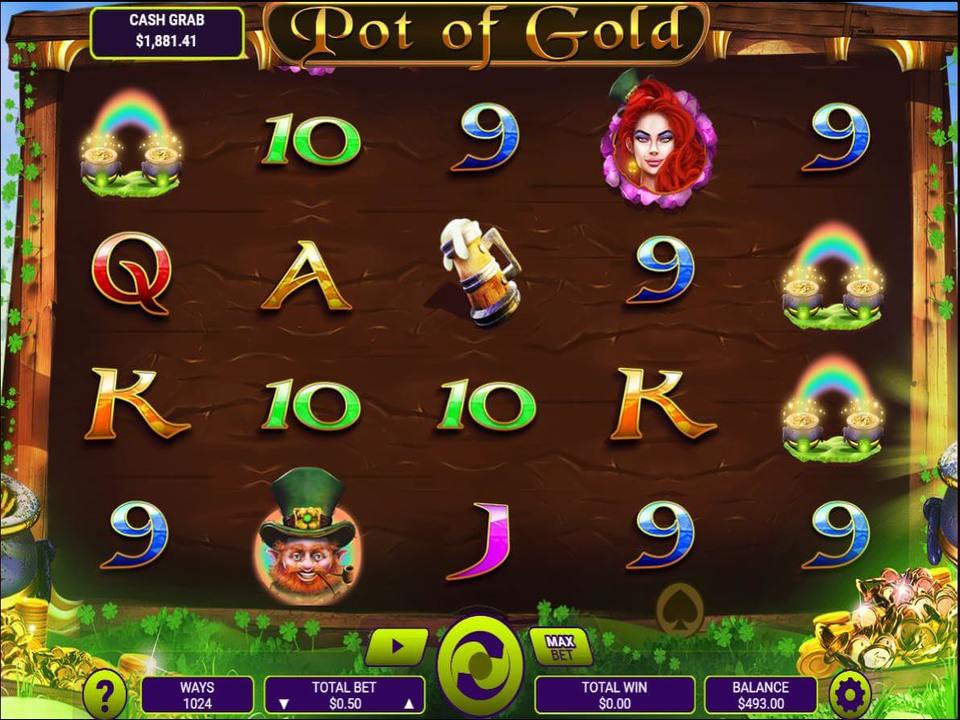Decrease total bet with the down arrow
Image resolution: width=960 pixels, height=720 pixels.
[x=281, y=703]
